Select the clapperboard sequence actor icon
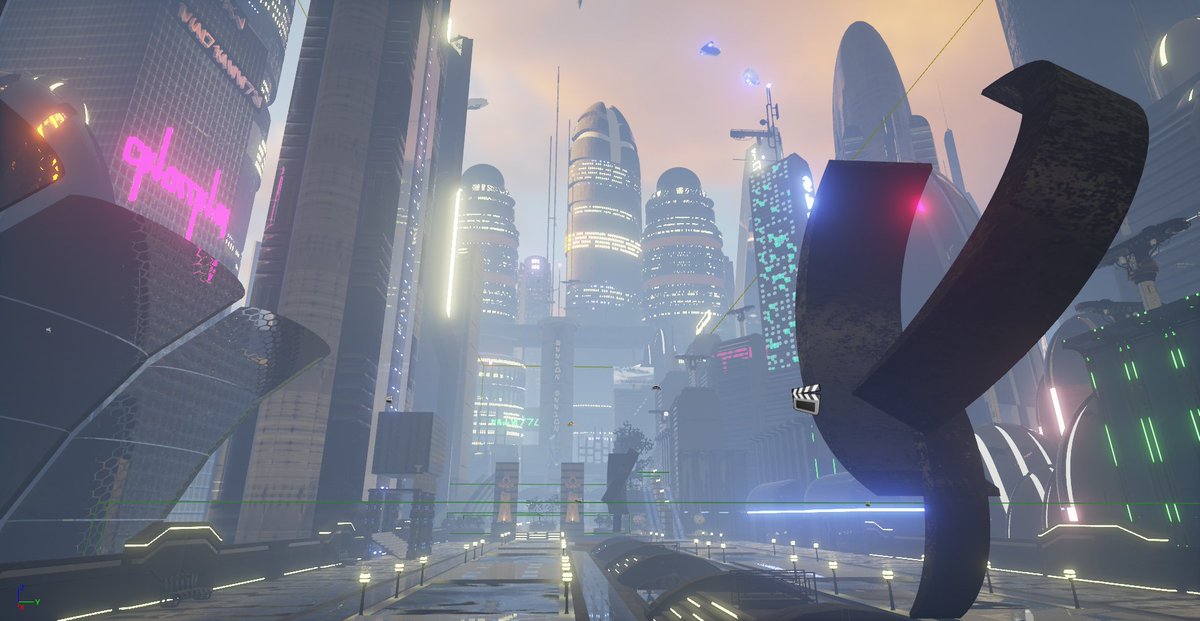The height and width of the screenshot is (621, 1200). [805, 398]
